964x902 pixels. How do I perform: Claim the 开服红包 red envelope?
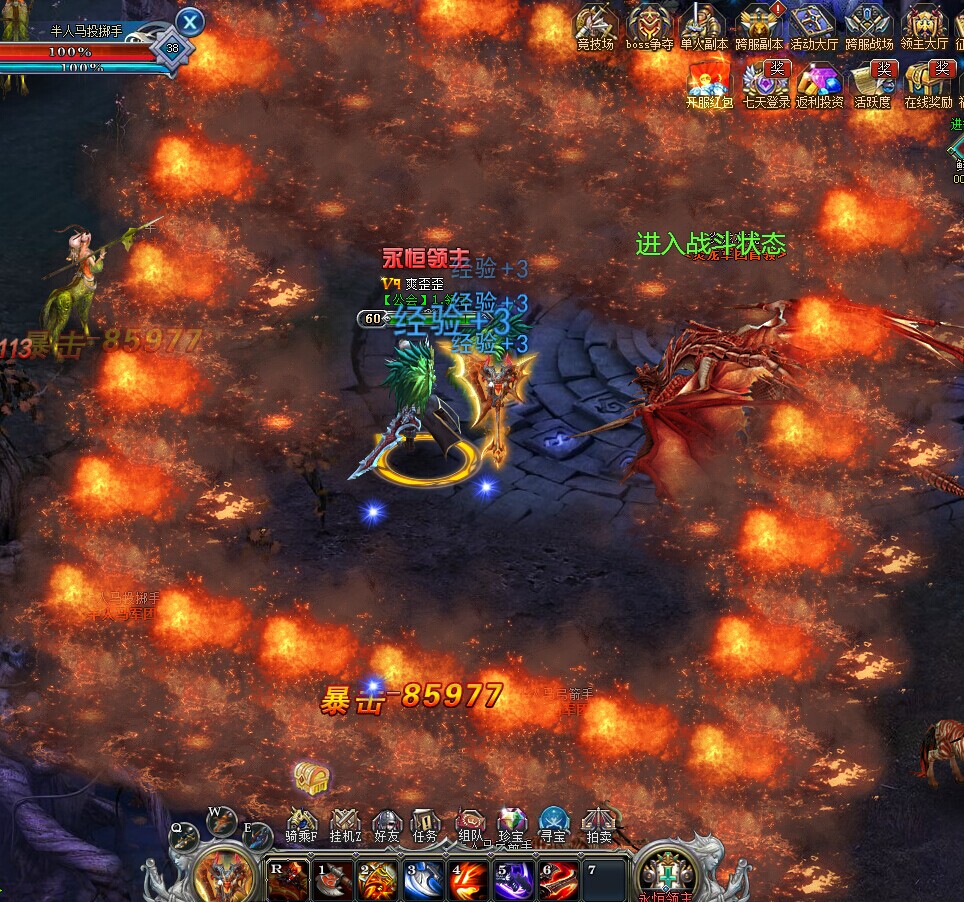(x=709, y=82)
